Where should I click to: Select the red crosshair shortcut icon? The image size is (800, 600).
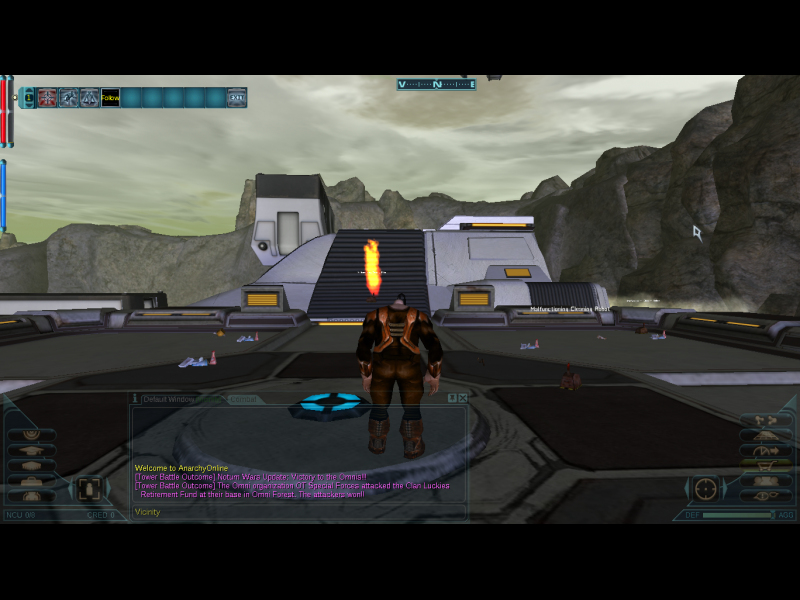pos(47,98)
